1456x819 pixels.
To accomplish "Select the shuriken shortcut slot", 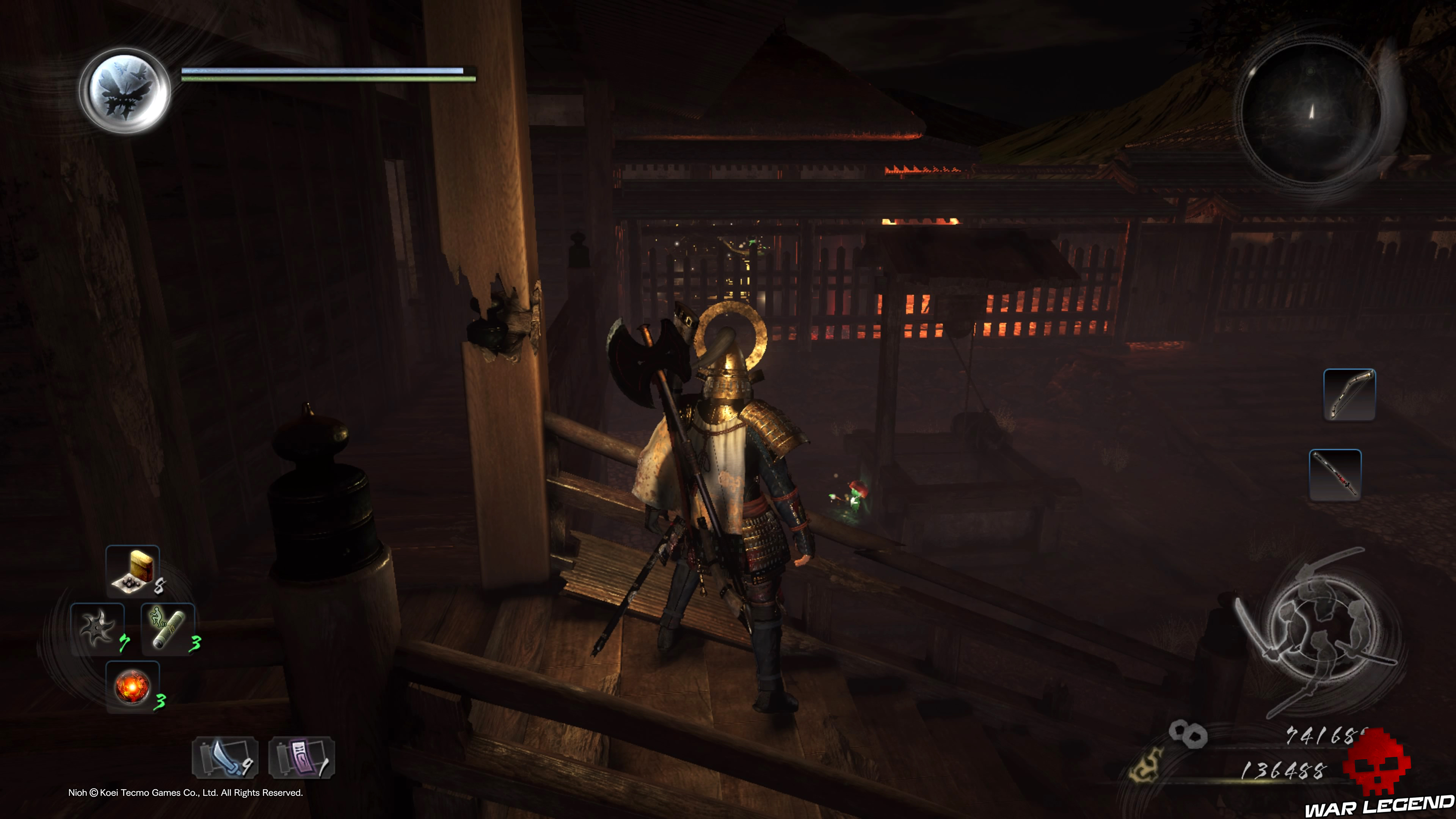I will pyautogui.click(x=98, y=629).
